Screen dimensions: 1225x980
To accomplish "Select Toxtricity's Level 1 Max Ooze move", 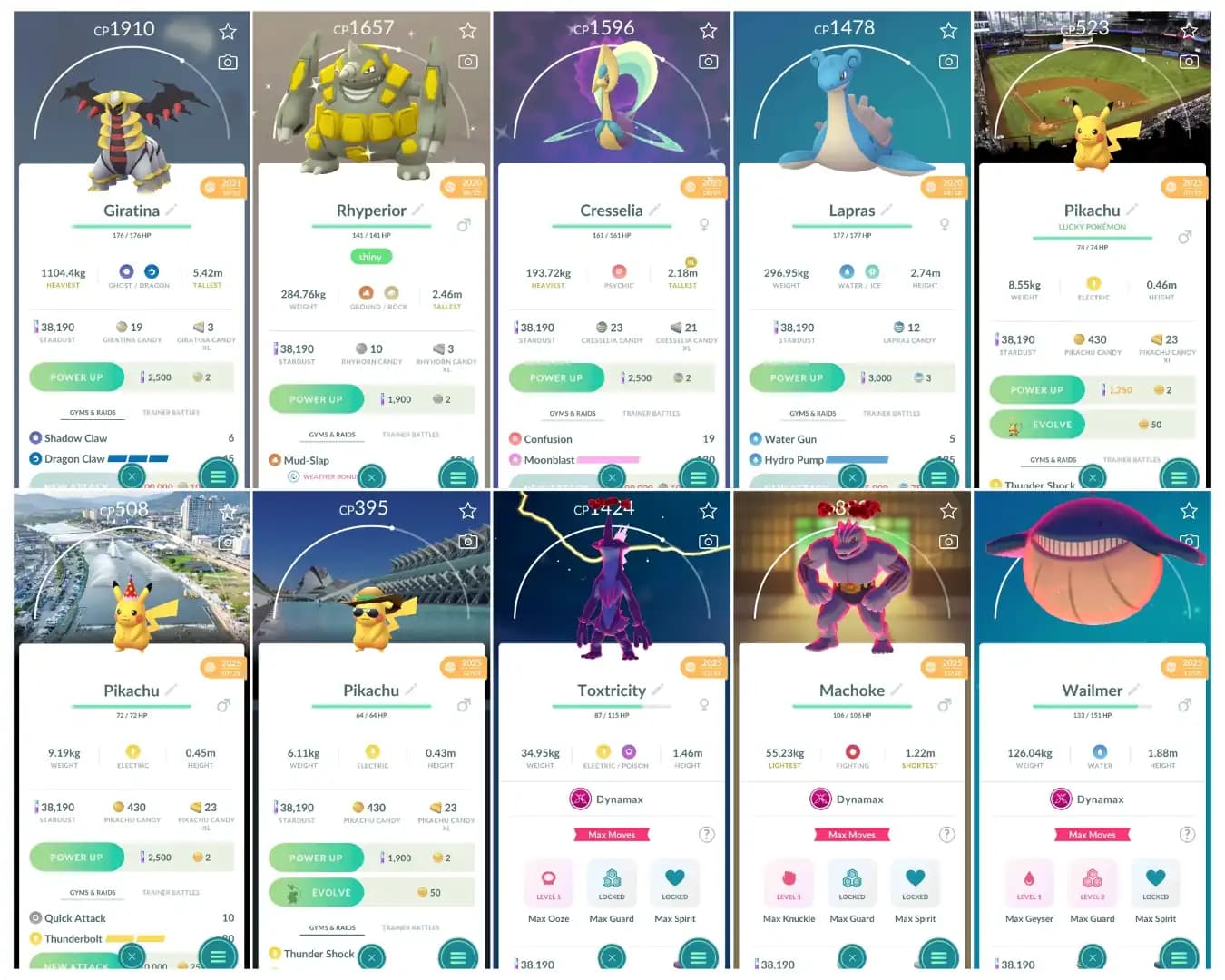I will (549, 881).
